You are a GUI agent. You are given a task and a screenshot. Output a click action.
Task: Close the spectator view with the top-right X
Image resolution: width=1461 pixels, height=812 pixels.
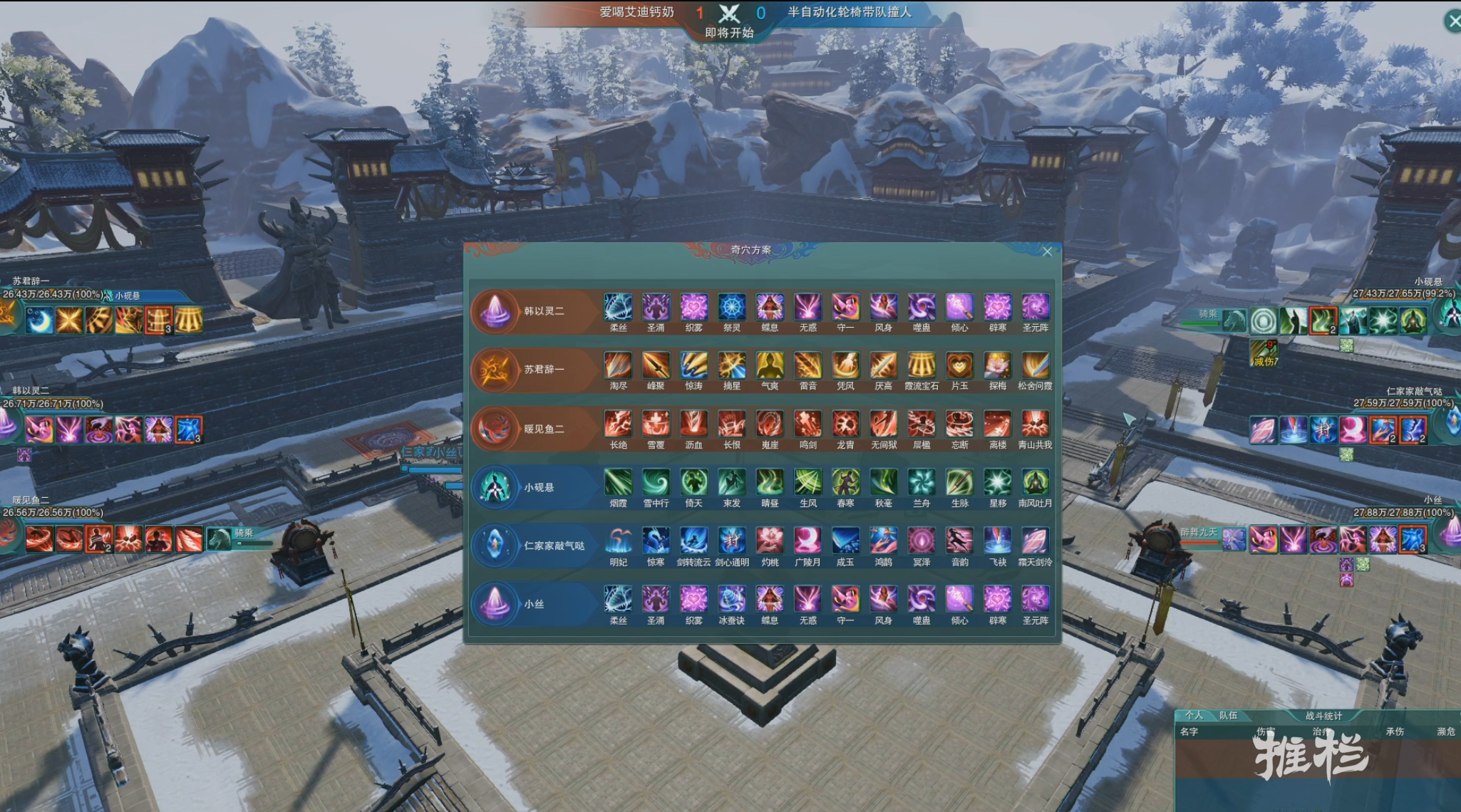1453,21
